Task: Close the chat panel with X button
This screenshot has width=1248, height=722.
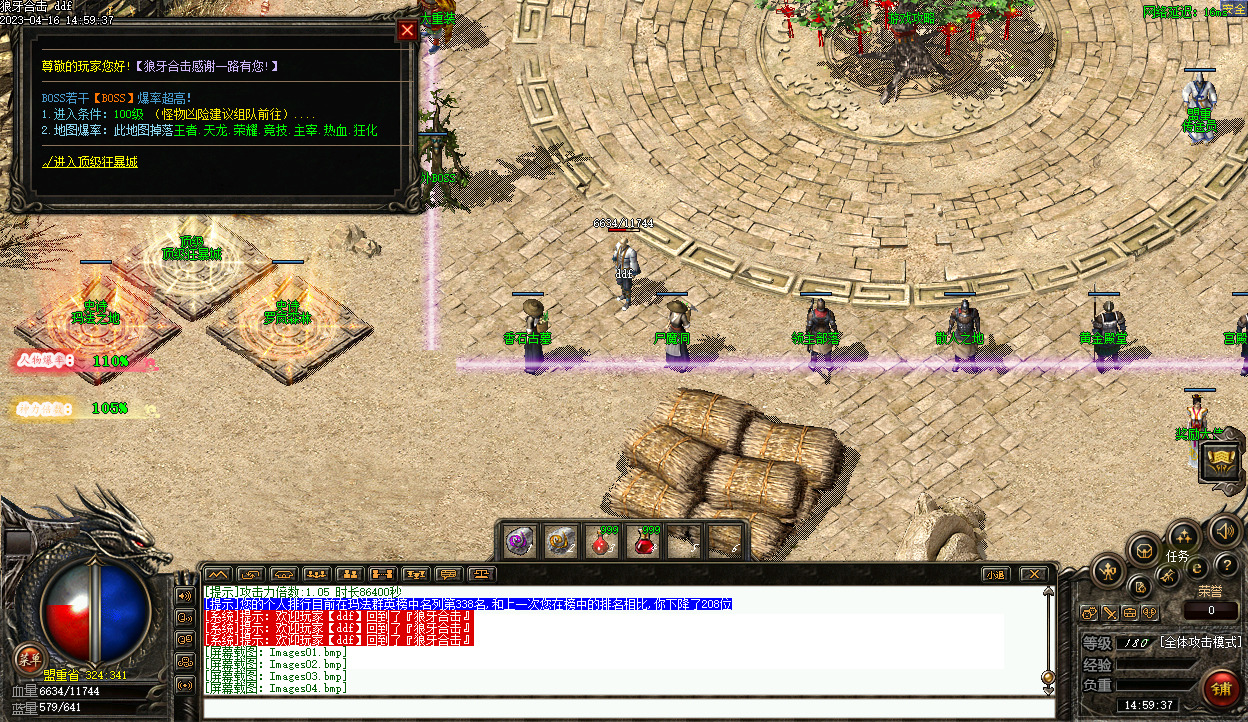Action: click(1033, 574)
